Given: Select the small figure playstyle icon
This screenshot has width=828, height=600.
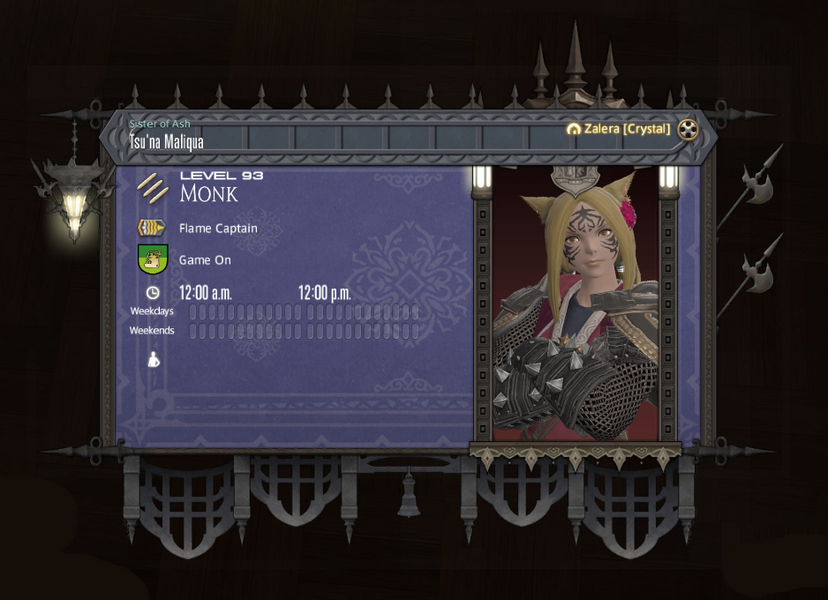Looking at the screenshot, I should click(153, 359).
